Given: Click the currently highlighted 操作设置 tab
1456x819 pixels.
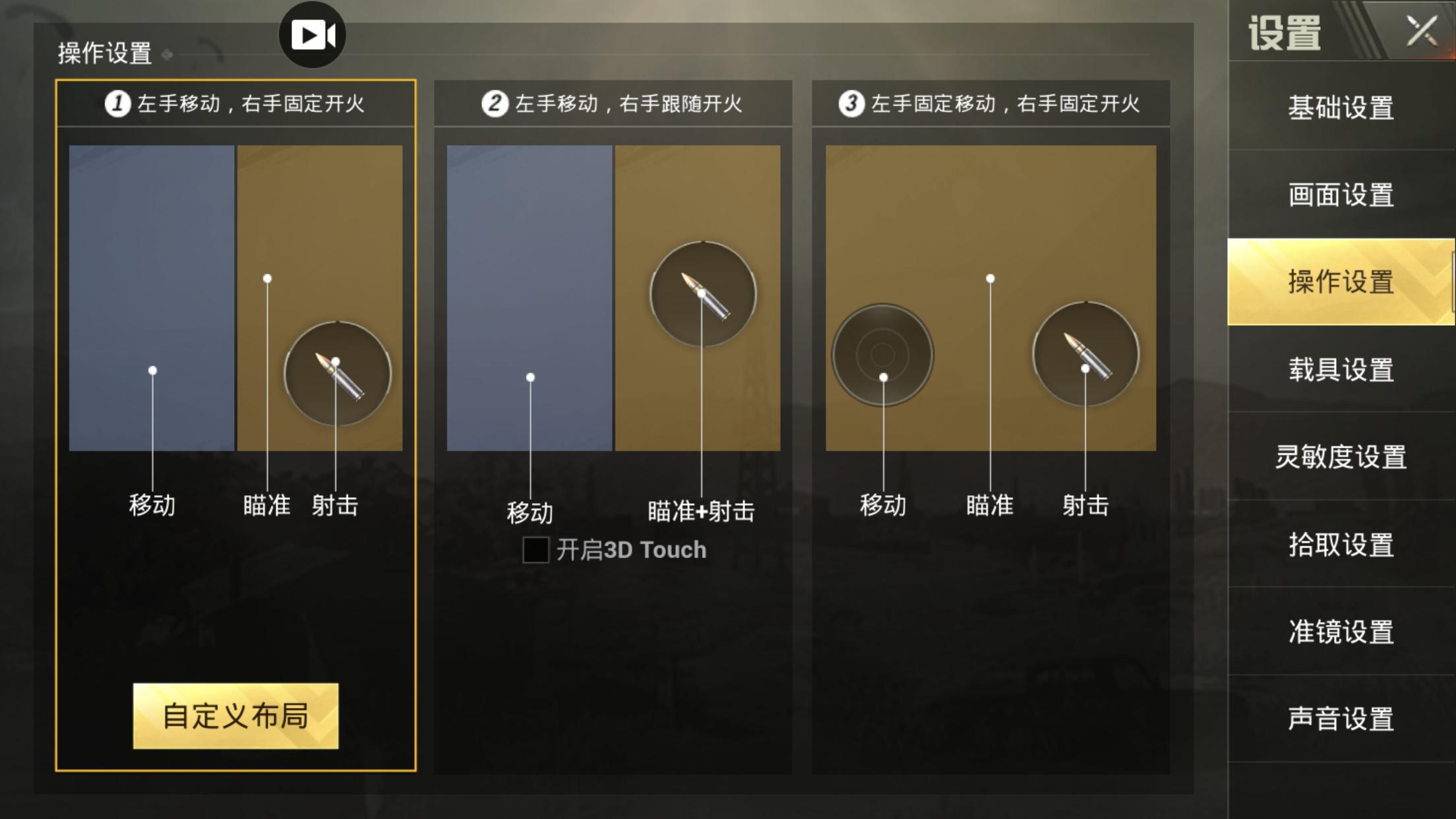Looking at the screenshot, I should tap(1342, 284).
